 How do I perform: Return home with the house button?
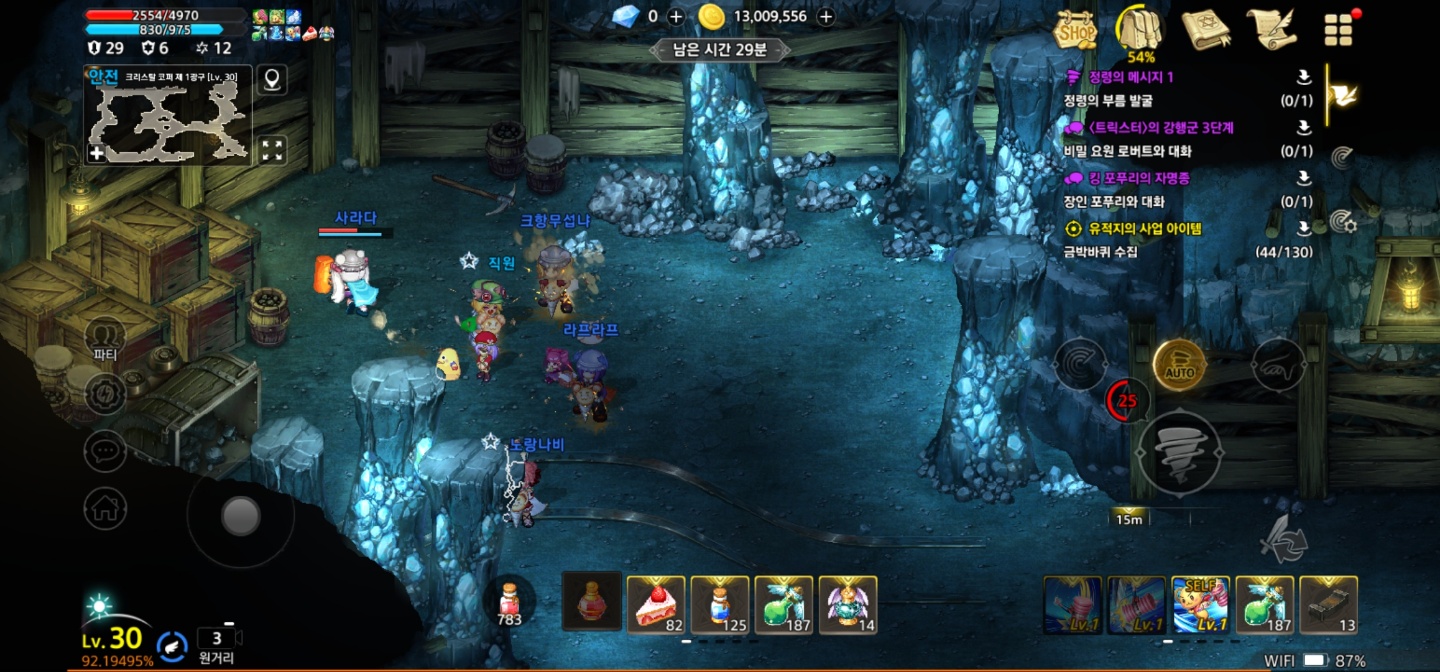(105, 509)
